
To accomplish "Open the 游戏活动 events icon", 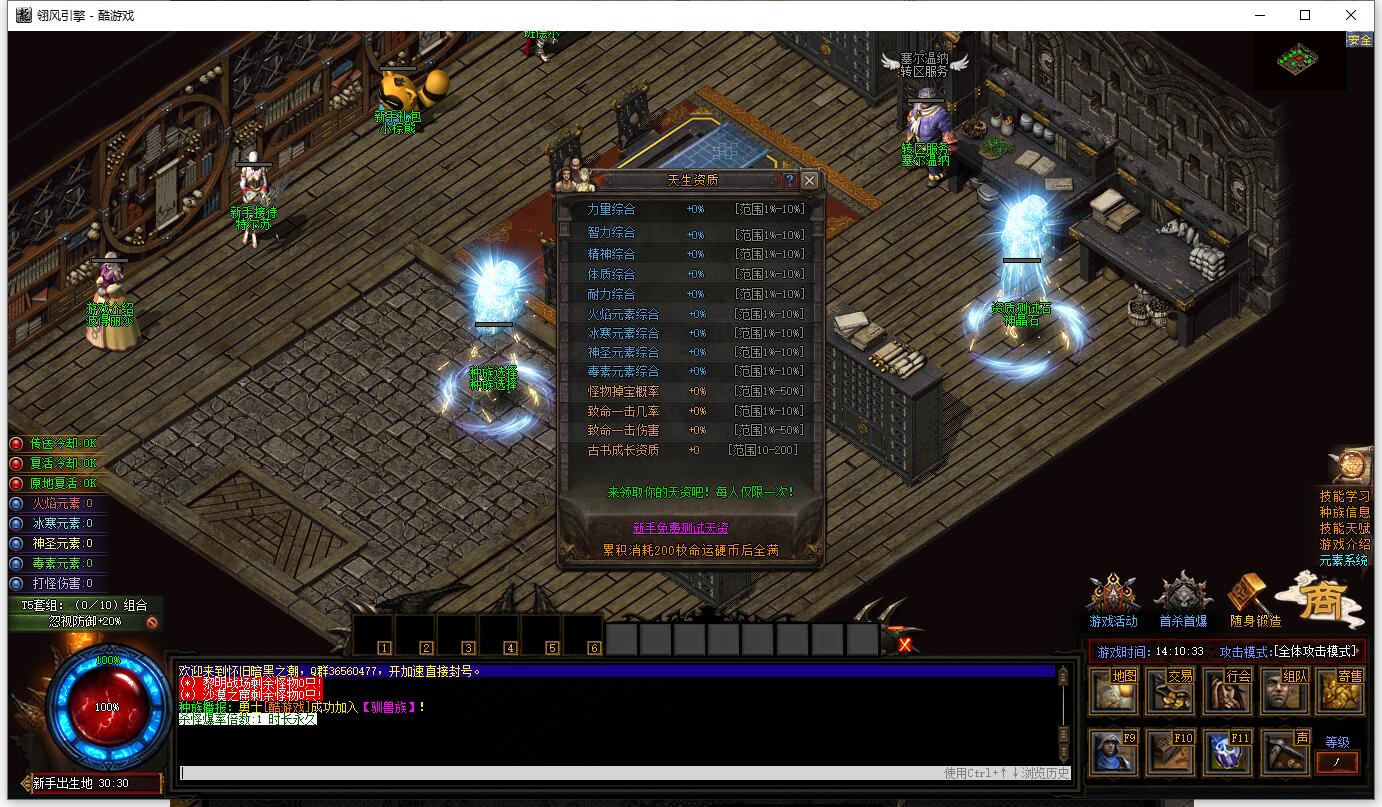I will pos(1113,598).
